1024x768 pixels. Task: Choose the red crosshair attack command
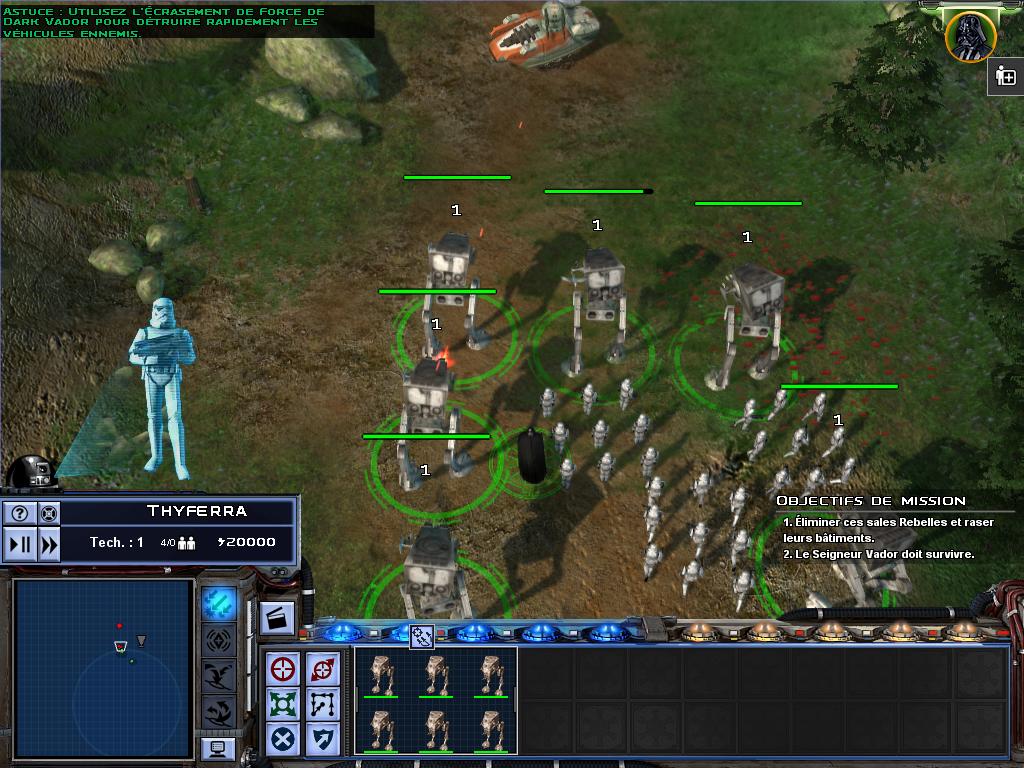click(x=283, y=669)
